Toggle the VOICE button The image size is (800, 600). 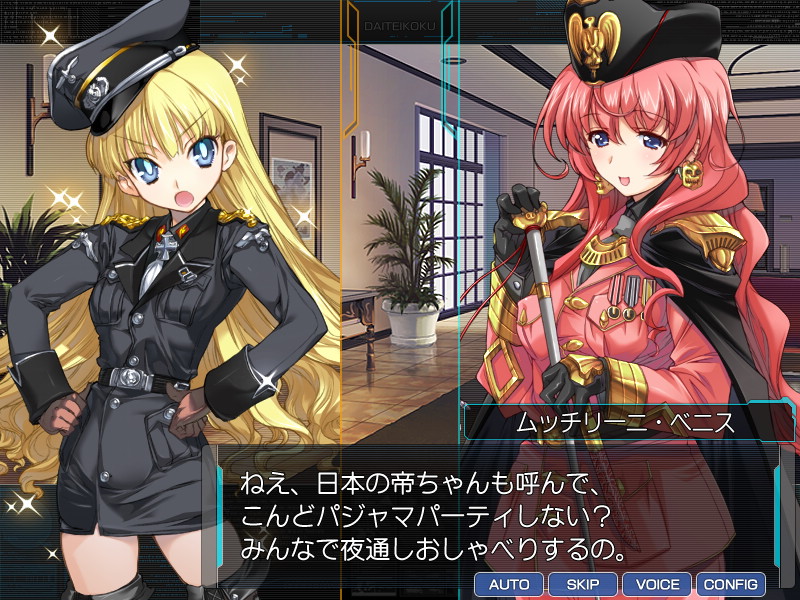point(657,584)
